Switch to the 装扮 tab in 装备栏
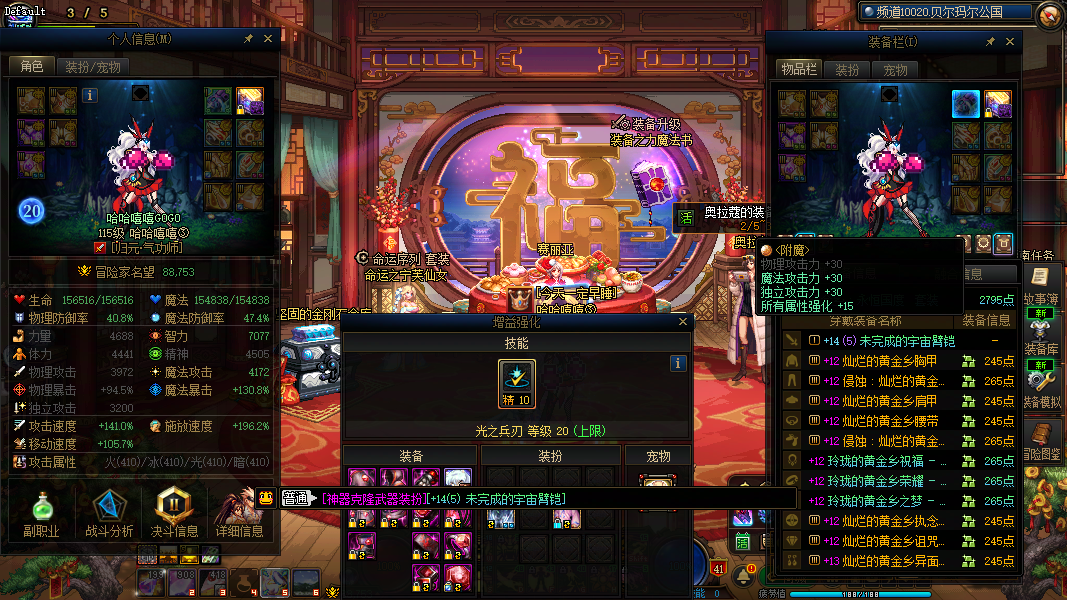 [847, 70]
